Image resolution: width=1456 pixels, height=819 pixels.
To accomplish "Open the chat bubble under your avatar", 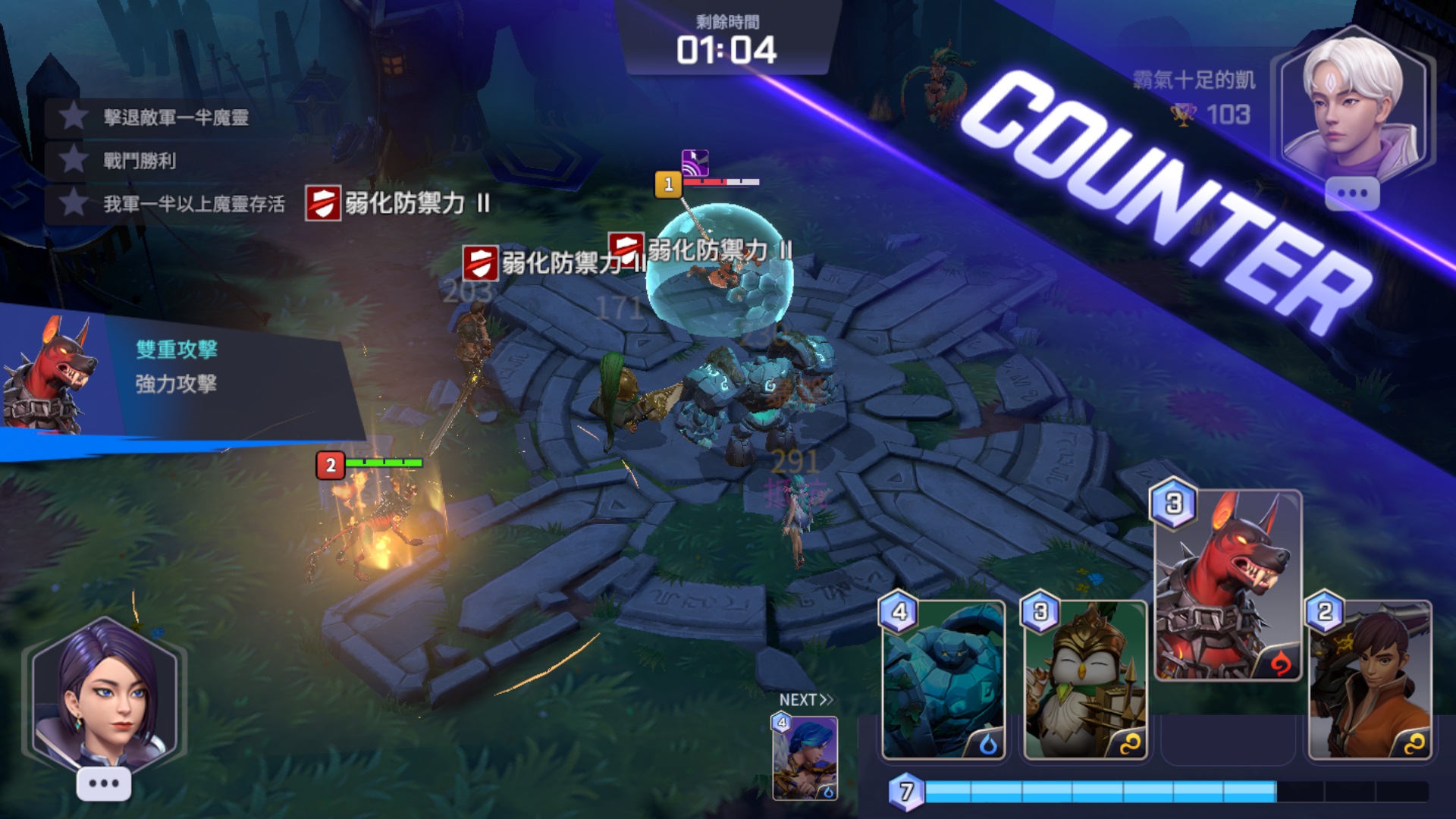I will (104, 783).
